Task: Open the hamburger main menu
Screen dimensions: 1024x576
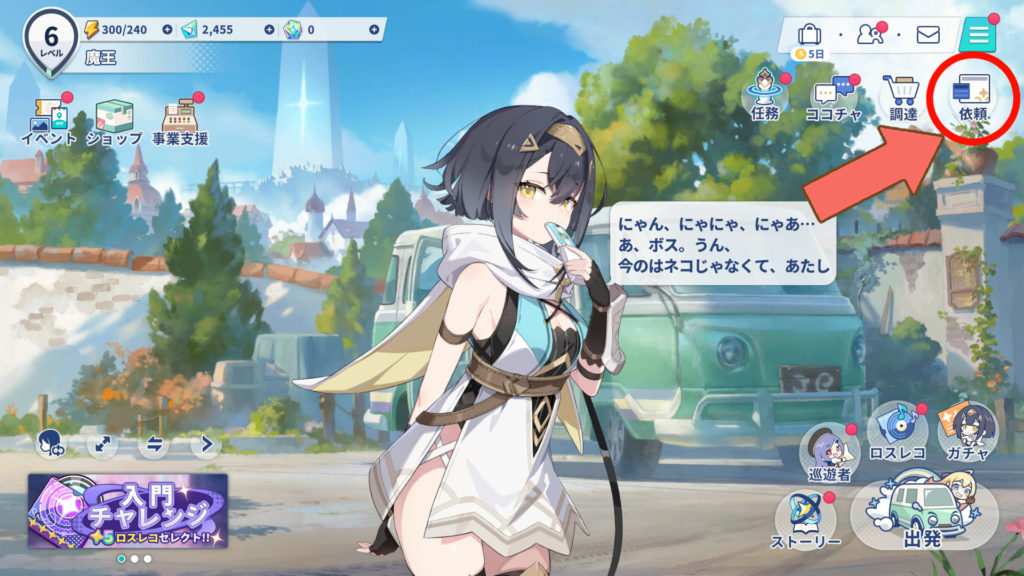Action: point(977,36)
